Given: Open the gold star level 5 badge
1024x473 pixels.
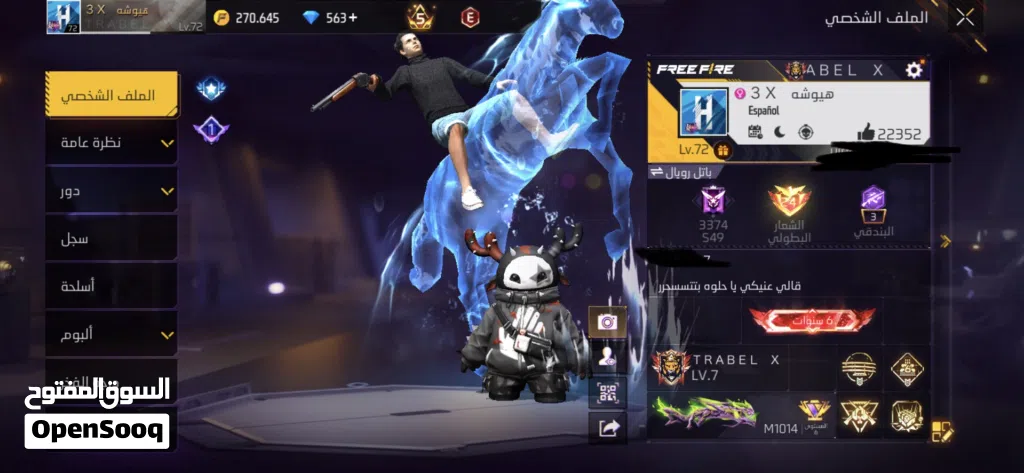Looking at the screenshot, I should pyautogui.click(x=420, y=17).
